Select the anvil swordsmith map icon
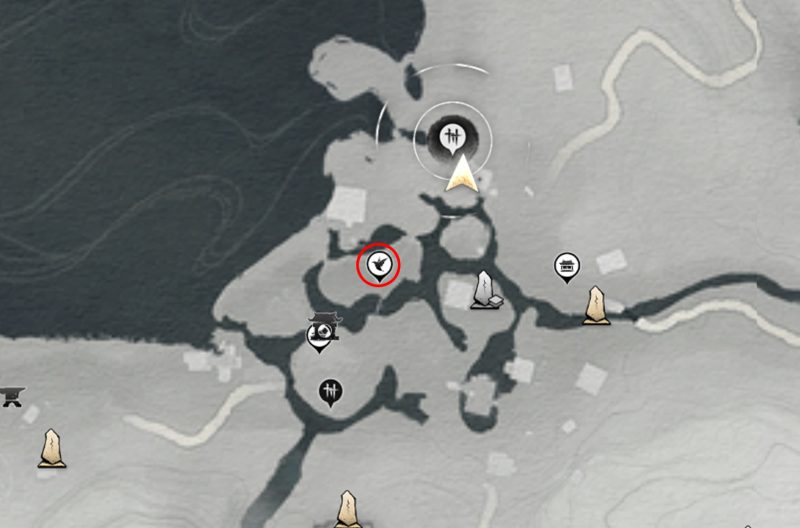Viewport: 800px width, 528px height. pyautogui.click(x=11, y=395)
